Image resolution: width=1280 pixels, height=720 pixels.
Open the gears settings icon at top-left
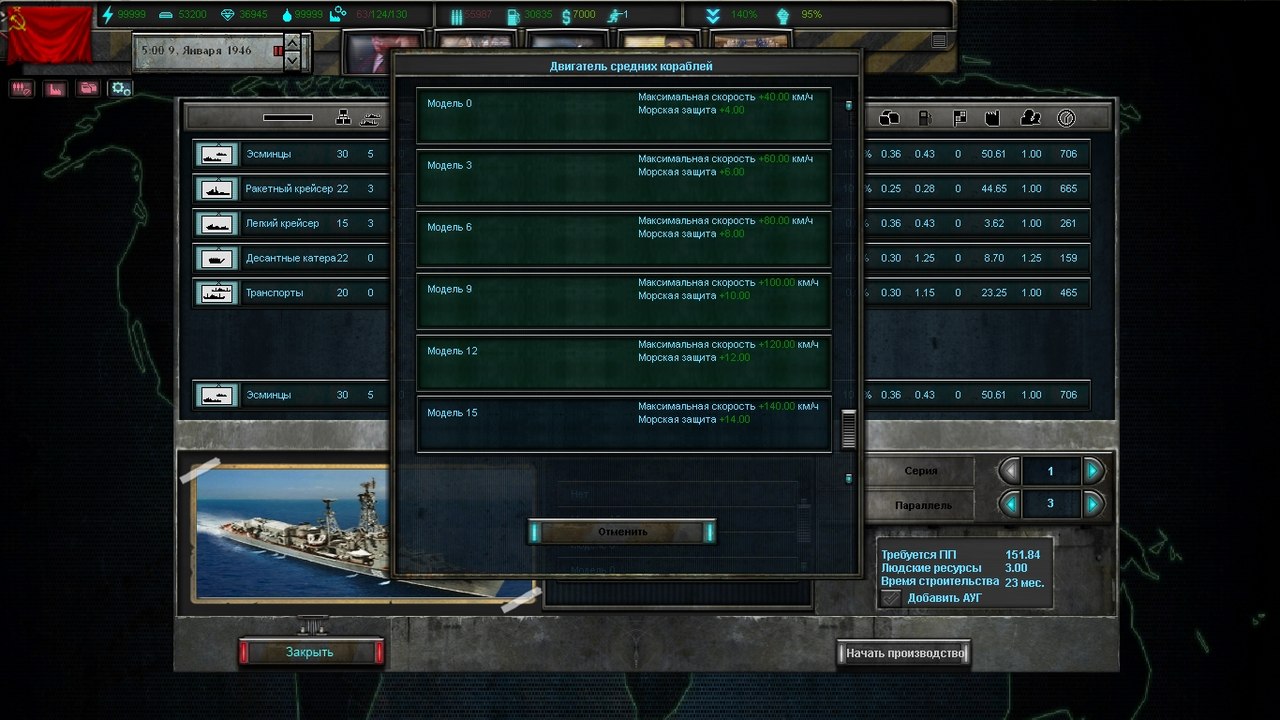[121, 88]
